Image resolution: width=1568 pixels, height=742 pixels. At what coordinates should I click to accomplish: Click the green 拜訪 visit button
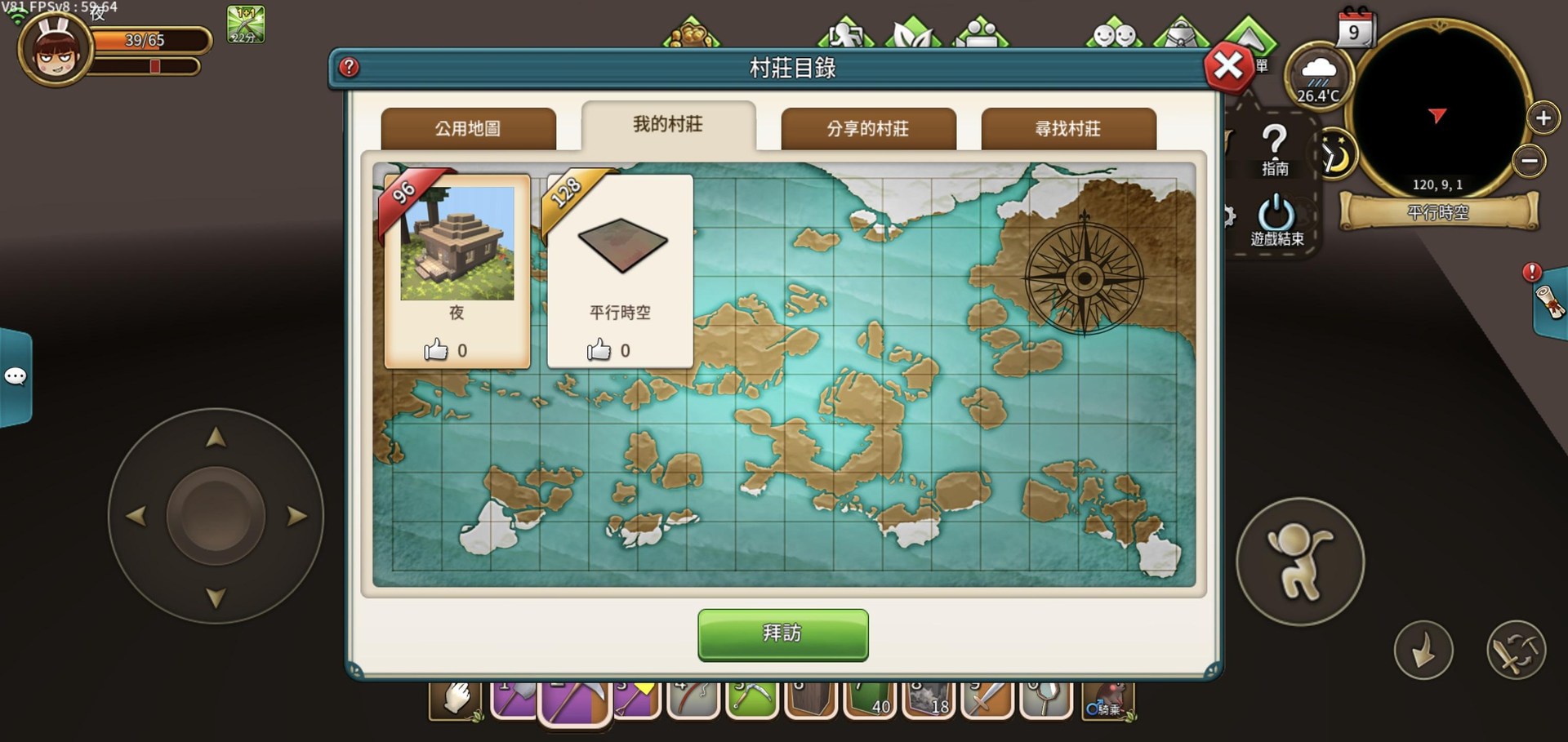782,633
